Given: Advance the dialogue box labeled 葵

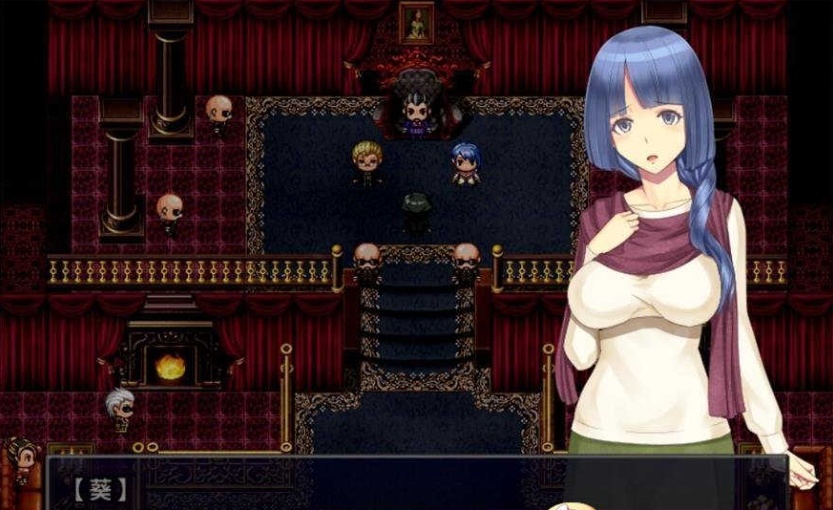Looking at the screenshot, I should tap(400, 485).
